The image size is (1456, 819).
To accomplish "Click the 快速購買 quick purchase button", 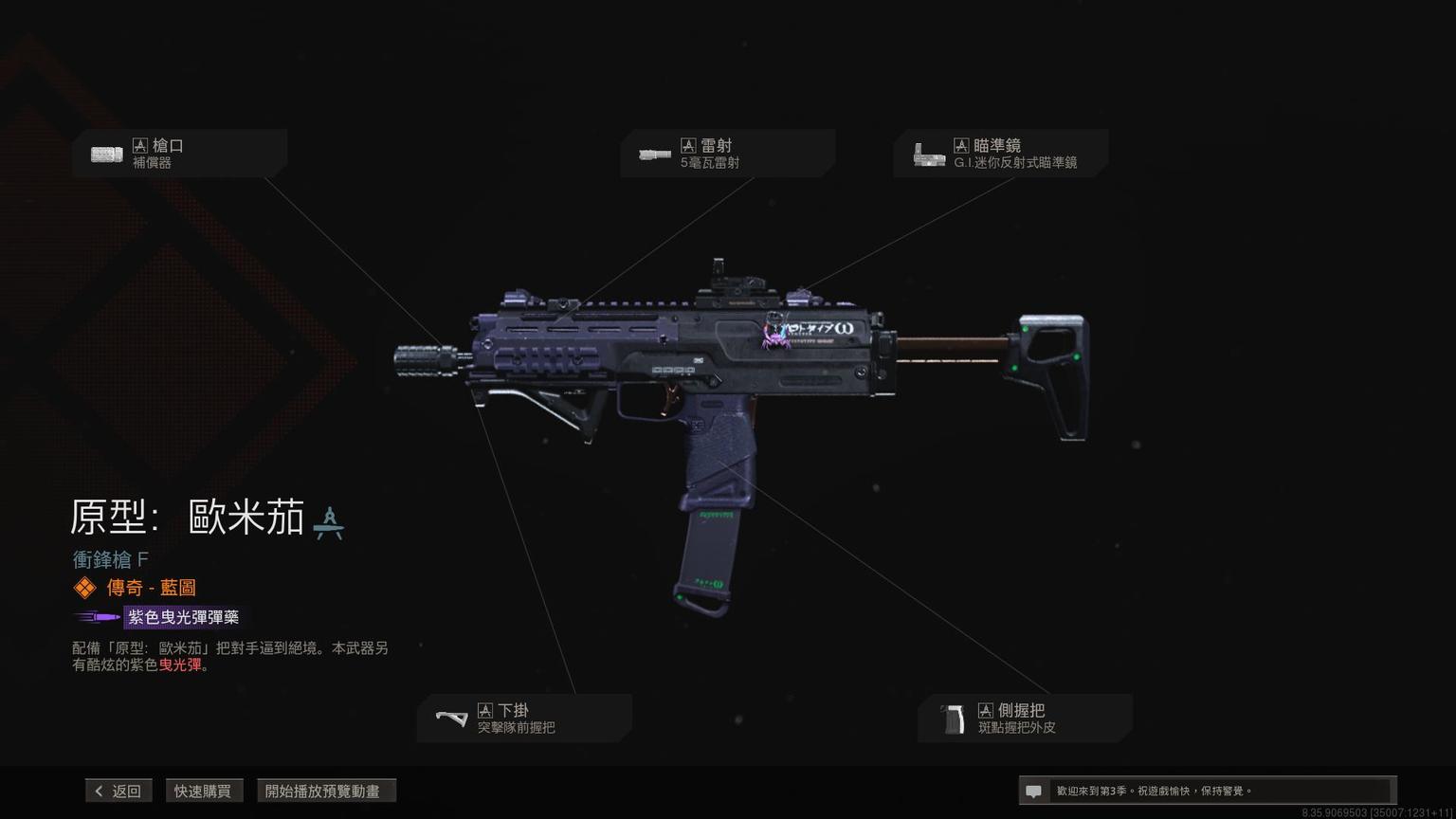I will 203,791.
